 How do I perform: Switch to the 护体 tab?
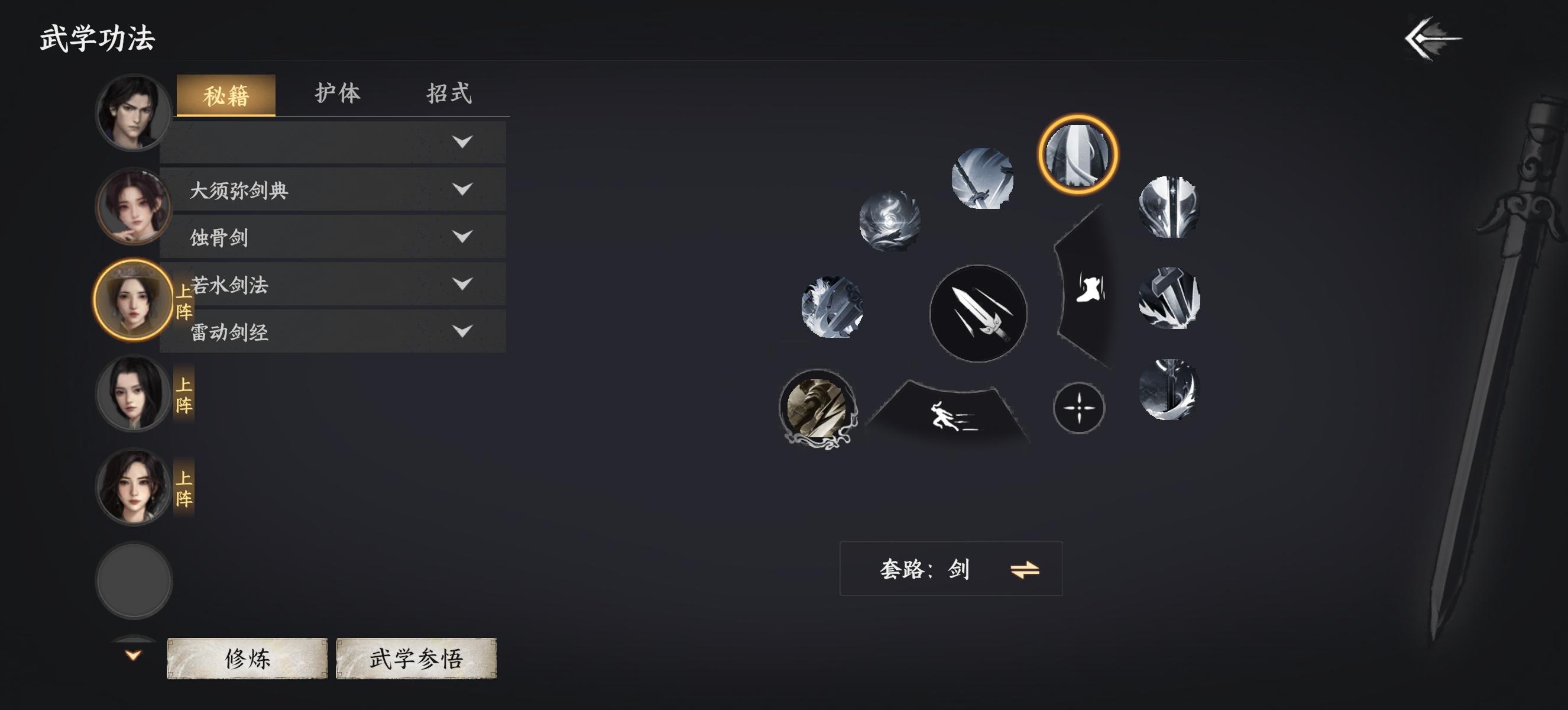[x=339, y=93]
